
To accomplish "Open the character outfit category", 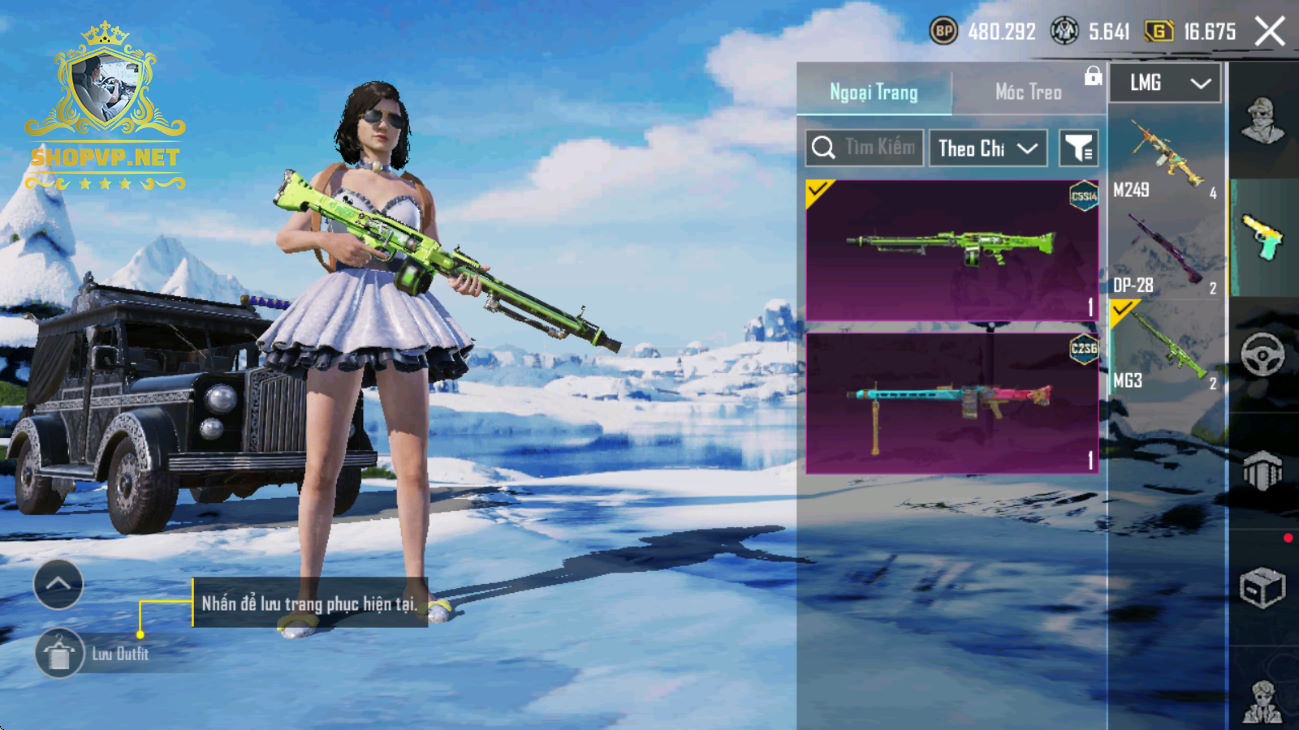I will pyautogui.click(x=1263, y=122).
